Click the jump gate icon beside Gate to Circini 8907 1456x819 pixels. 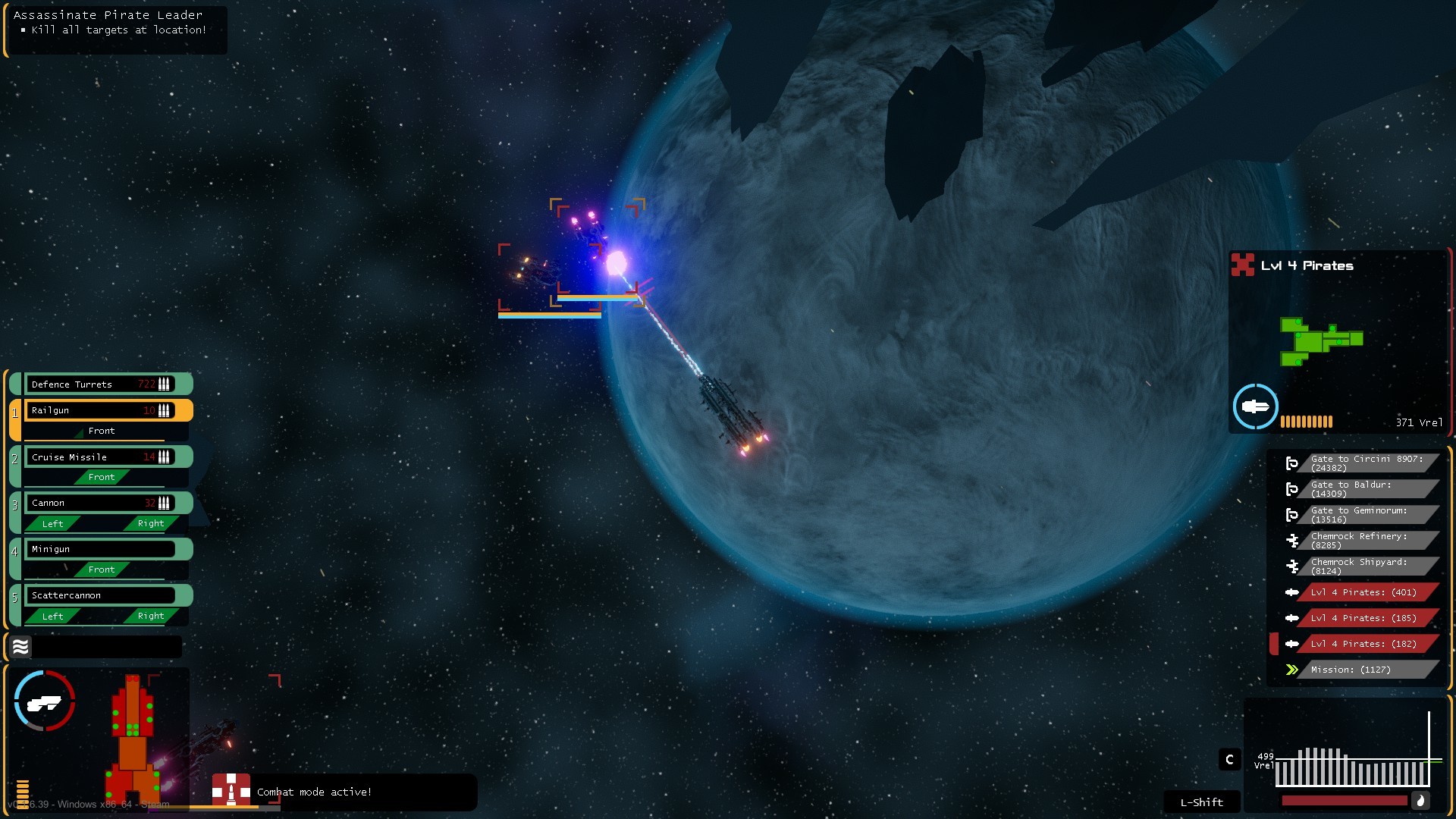[1292, 463]
